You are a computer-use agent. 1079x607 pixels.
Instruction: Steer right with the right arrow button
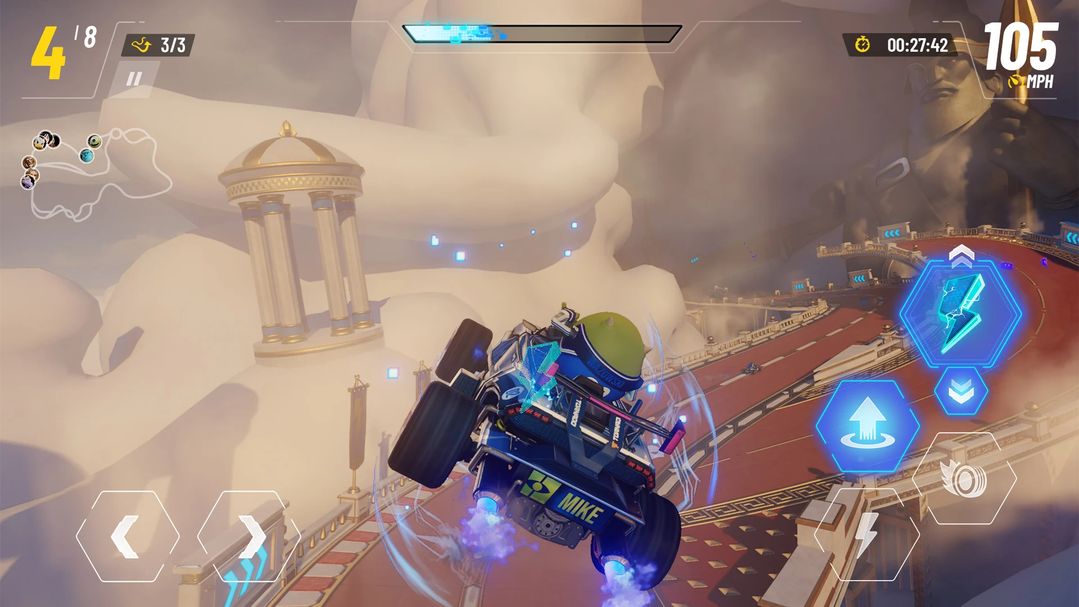(x=249, y=537)
